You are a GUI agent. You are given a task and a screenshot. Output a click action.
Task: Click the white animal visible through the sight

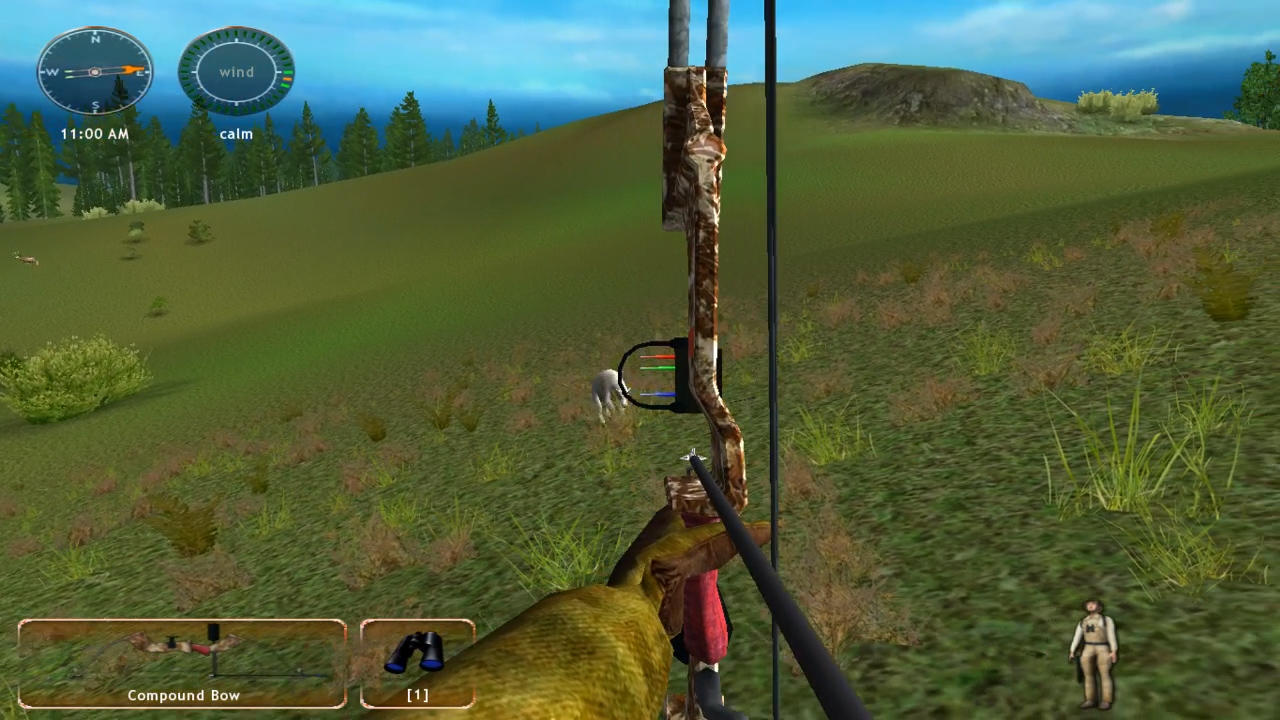click(606, 388)
